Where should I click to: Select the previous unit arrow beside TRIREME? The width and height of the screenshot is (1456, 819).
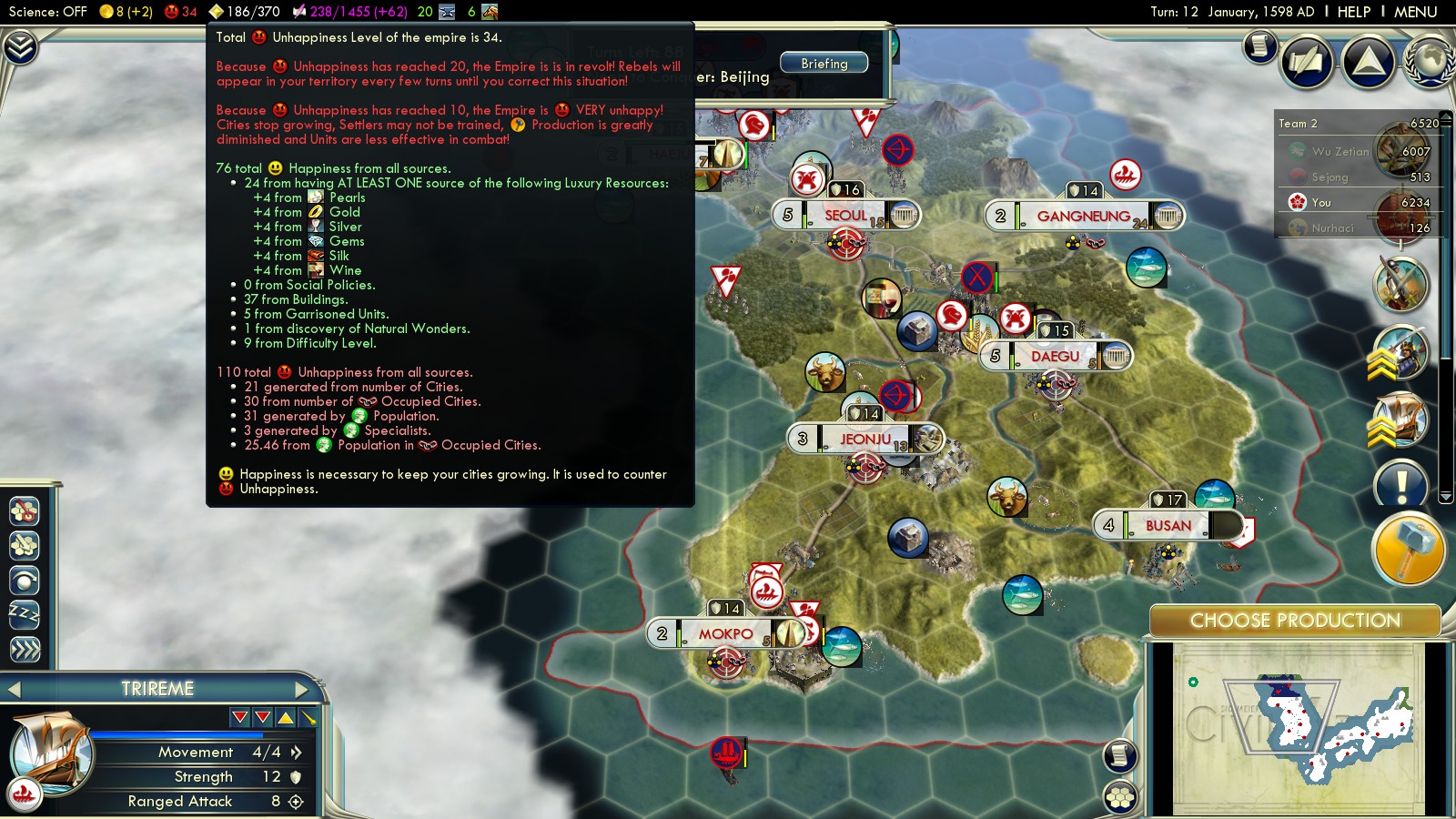click(x=15, y=689)
